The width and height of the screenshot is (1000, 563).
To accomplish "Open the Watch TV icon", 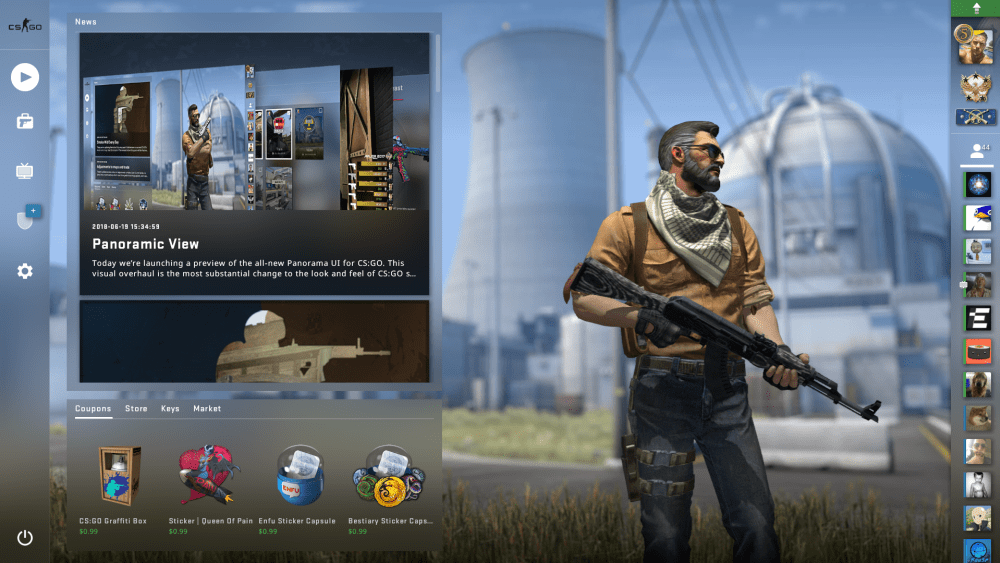I will coord(25,172).
